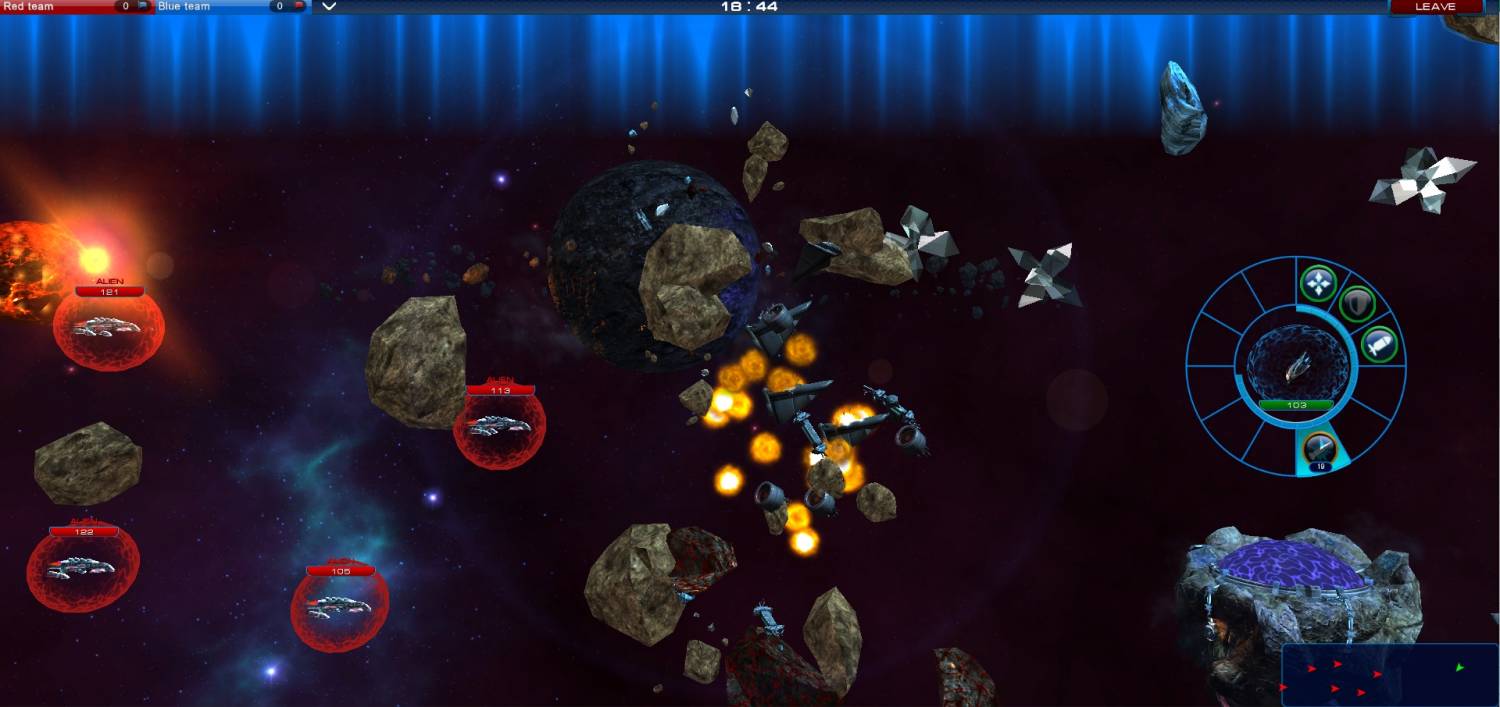
Task: Click the minimap with red arrows
Action: coord(1389,674)
